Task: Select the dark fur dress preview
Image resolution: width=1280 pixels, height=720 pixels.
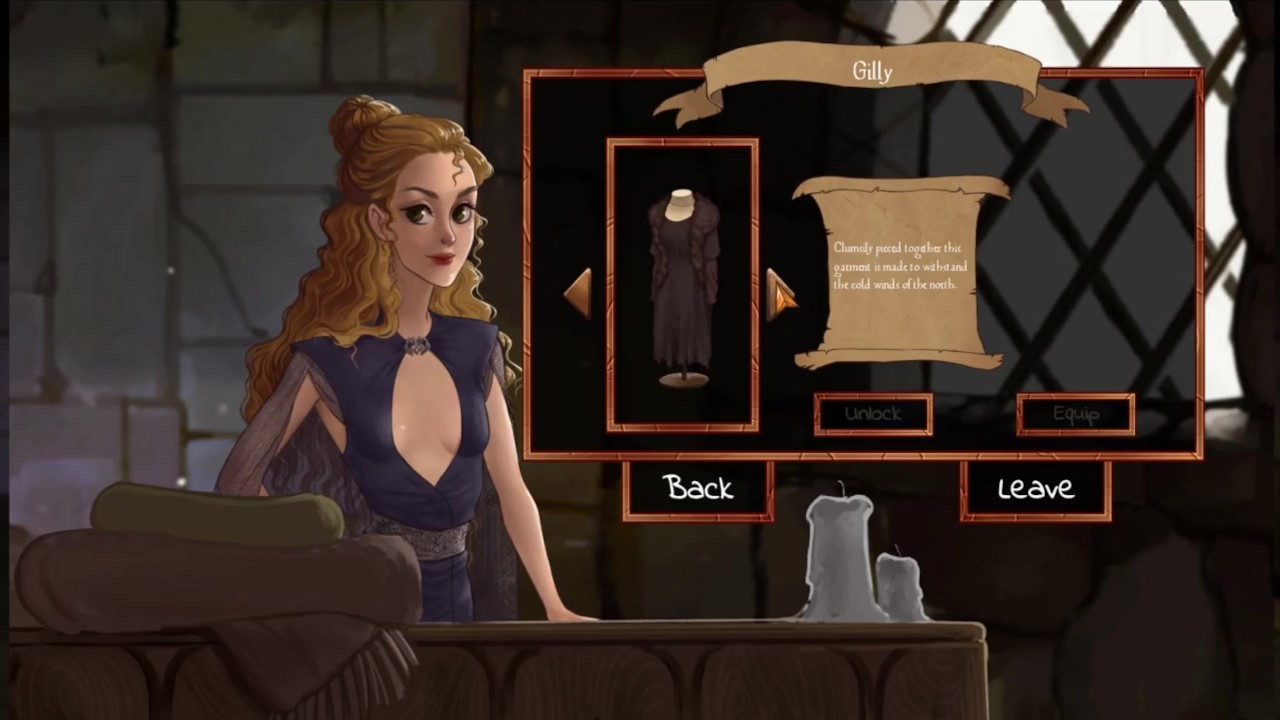Action: tap(682, 285)
